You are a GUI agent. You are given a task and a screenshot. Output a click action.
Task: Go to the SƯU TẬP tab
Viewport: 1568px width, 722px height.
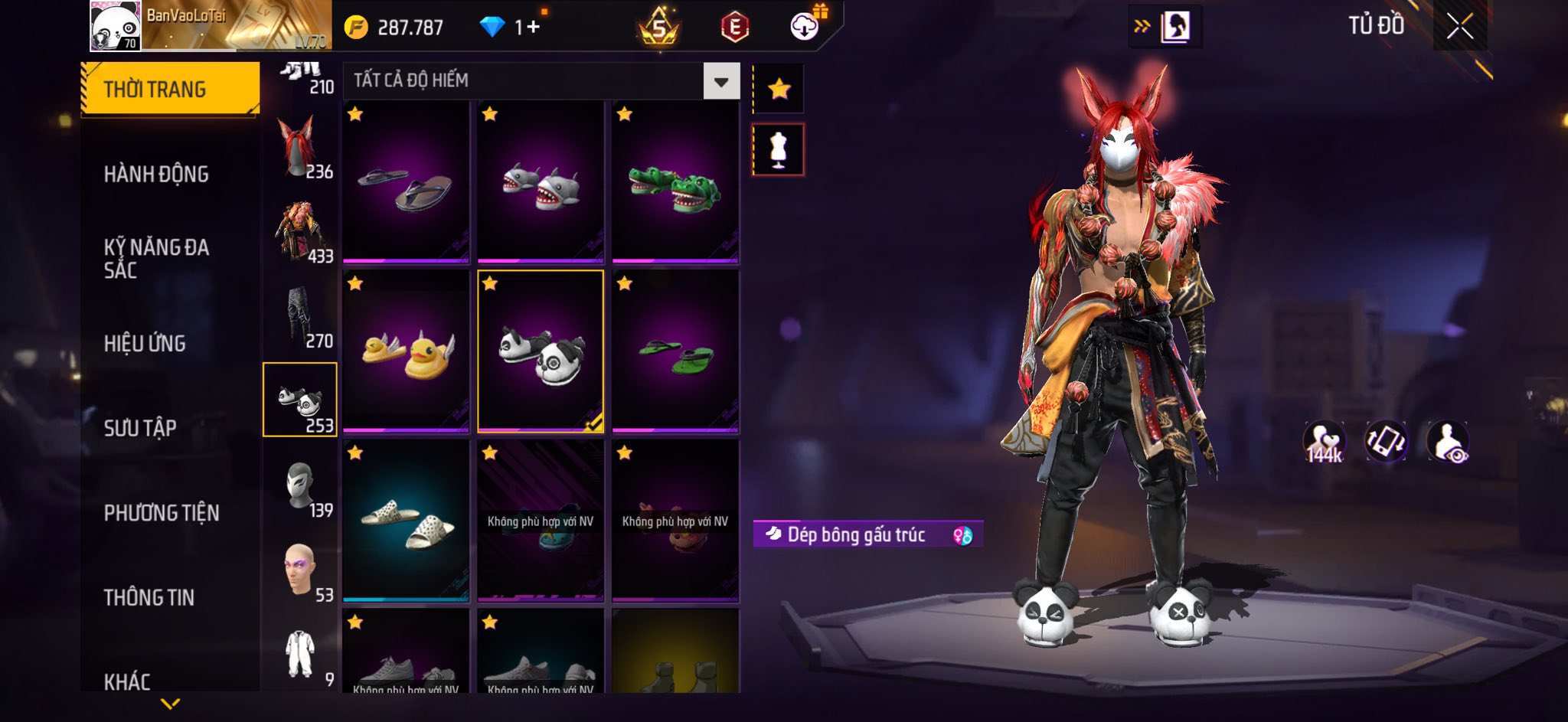(140, 427)
